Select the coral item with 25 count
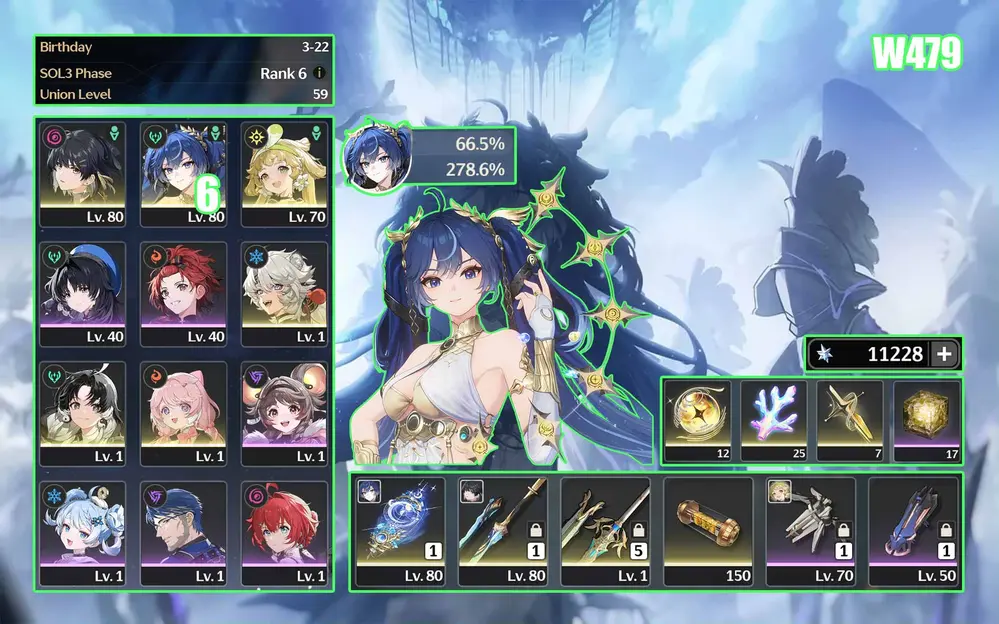This screenshot has height=624, width=999. 773,421
